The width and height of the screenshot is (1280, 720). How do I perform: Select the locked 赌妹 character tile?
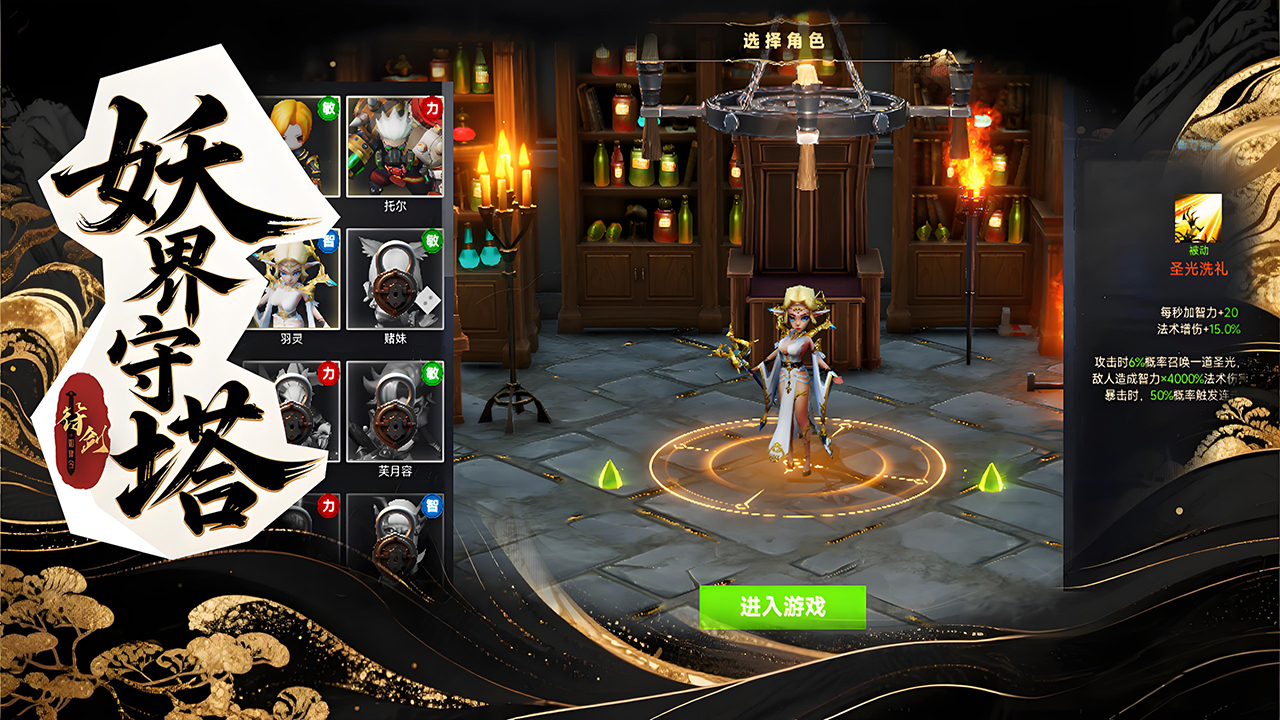pos(394,279)
